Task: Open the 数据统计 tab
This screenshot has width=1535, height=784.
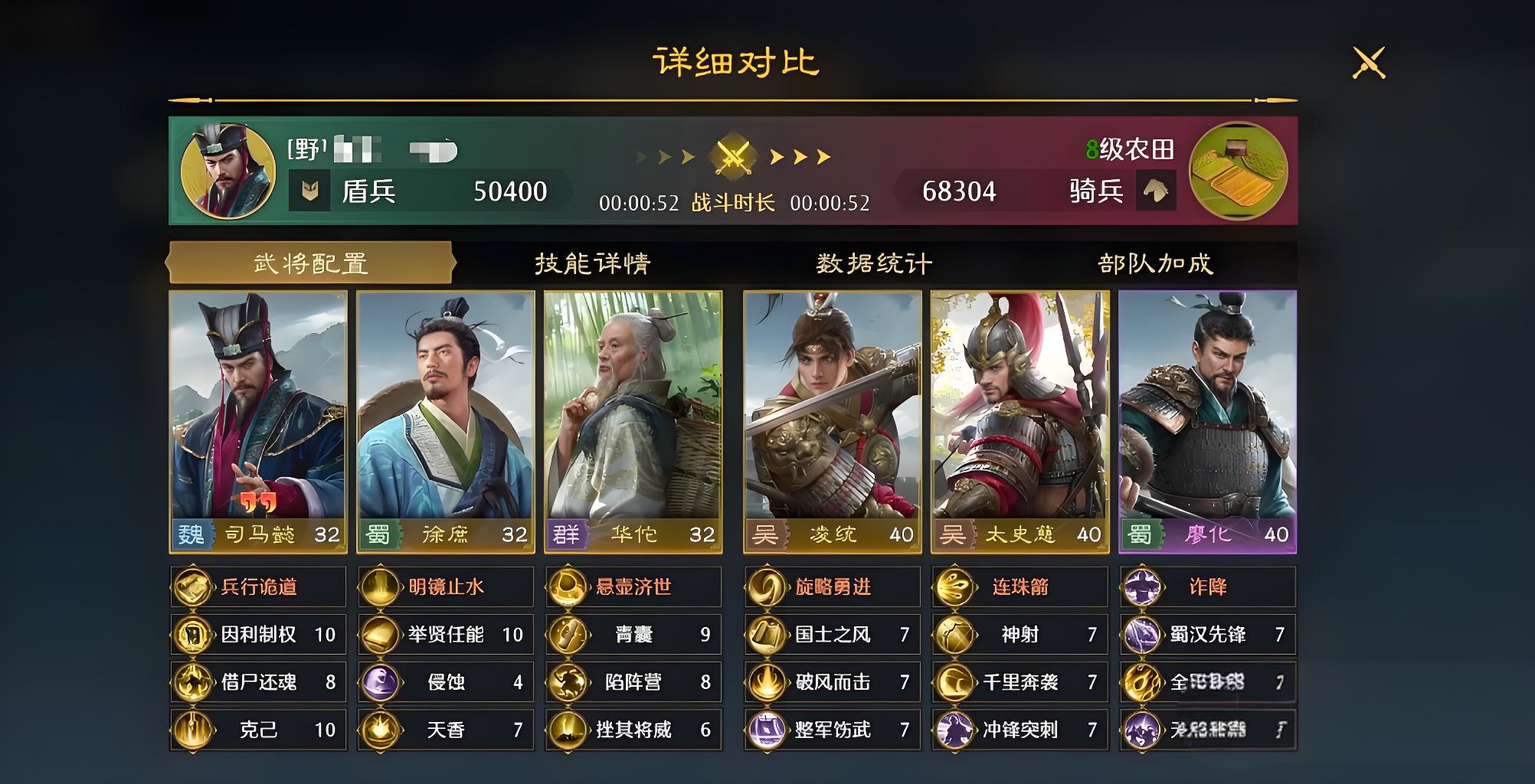Action: click(874, 263)
